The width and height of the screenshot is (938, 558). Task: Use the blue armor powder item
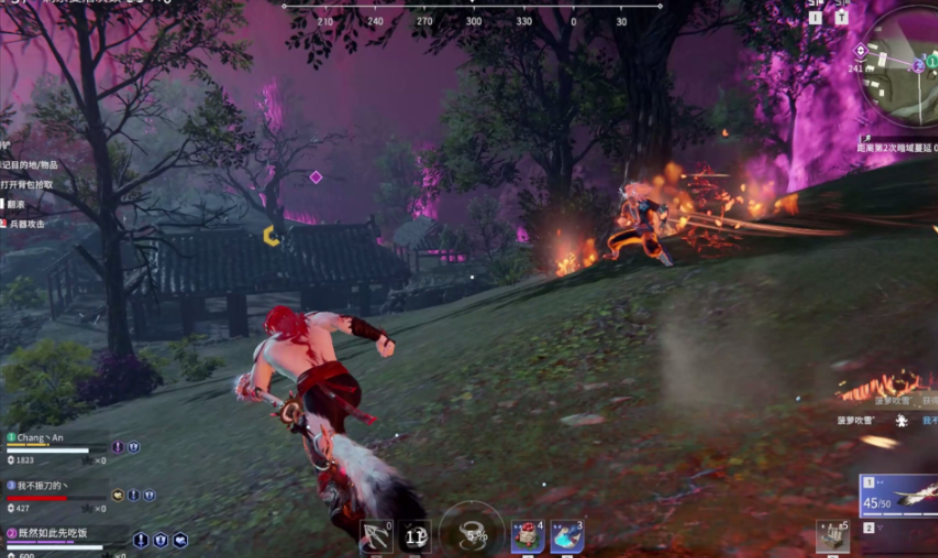pyautogui.click(x=566, y=537)
